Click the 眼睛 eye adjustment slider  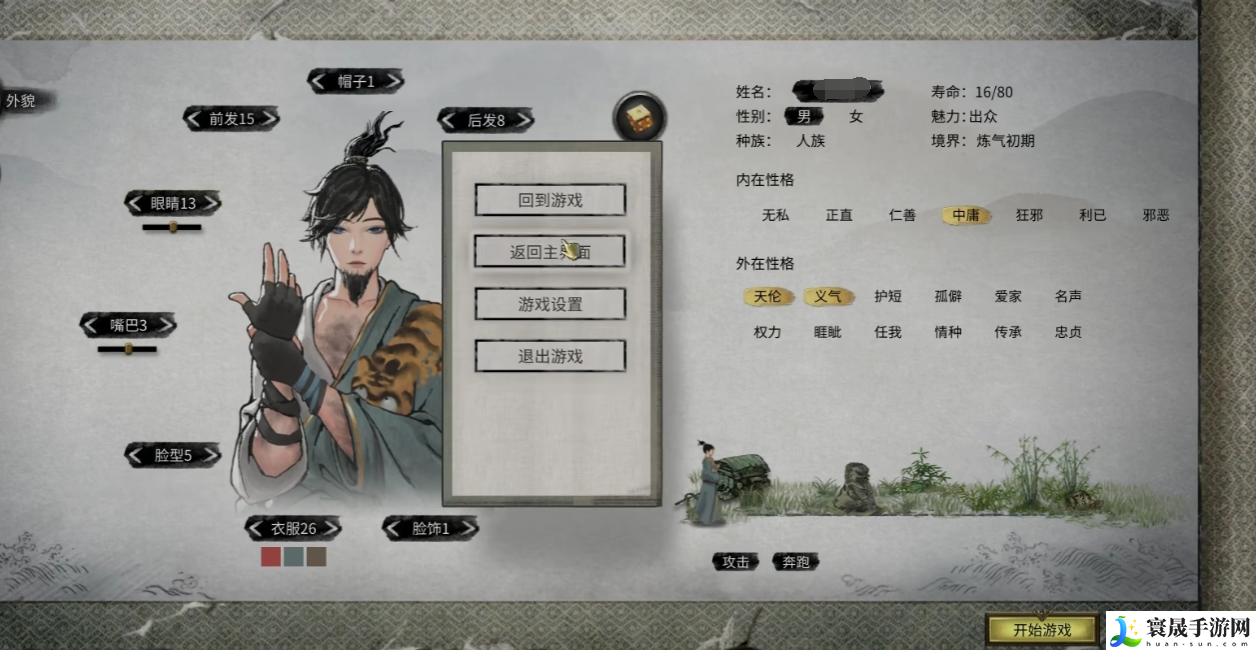click(172, 227)
